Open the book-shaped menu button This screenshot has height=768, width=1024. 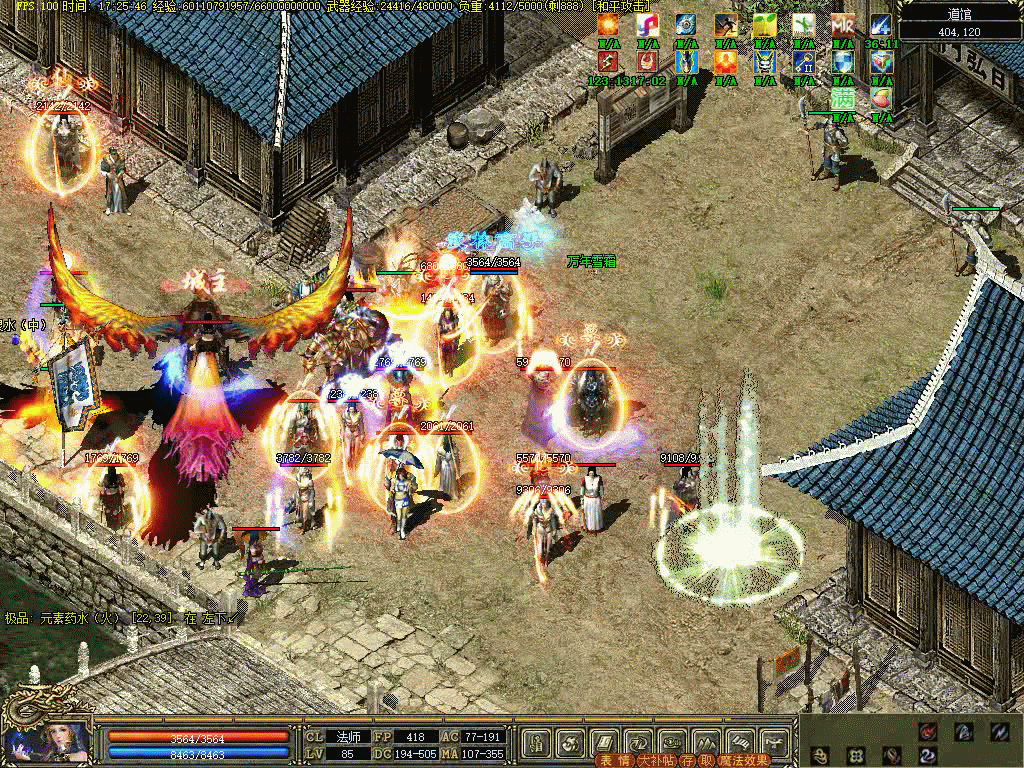pyautogui.click(x=604, y=741)
